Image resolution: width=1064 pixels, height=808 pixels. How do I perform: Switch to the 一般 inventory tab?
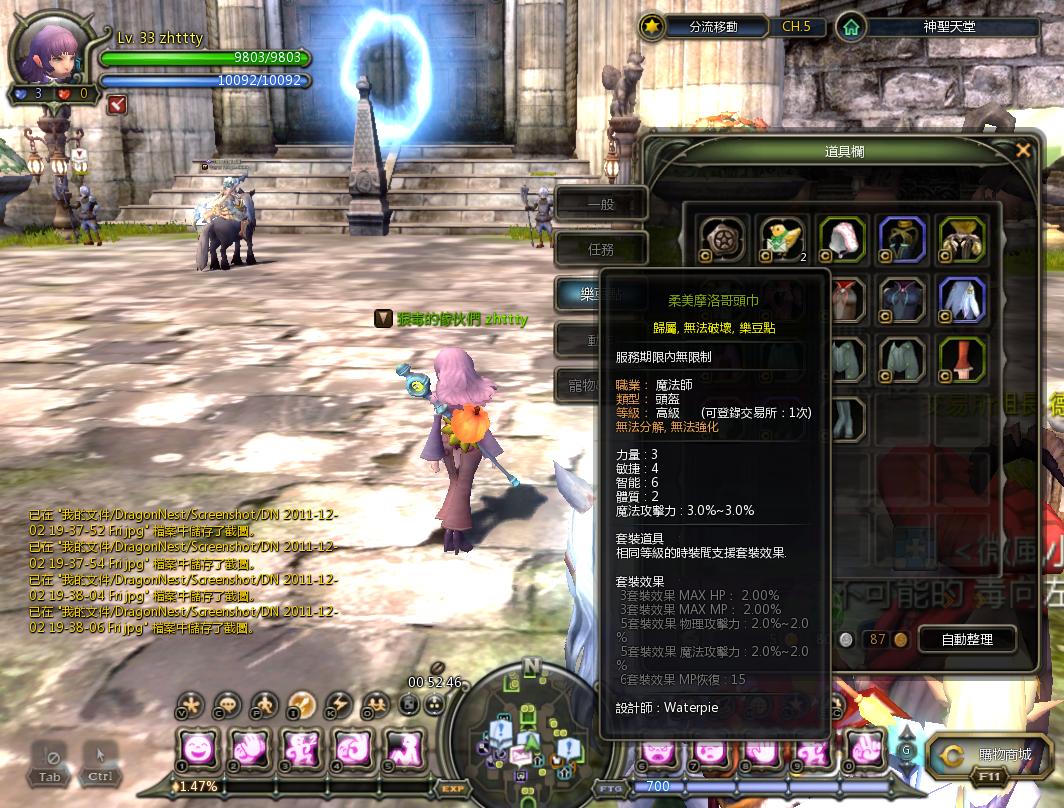[x=602, y=205]
